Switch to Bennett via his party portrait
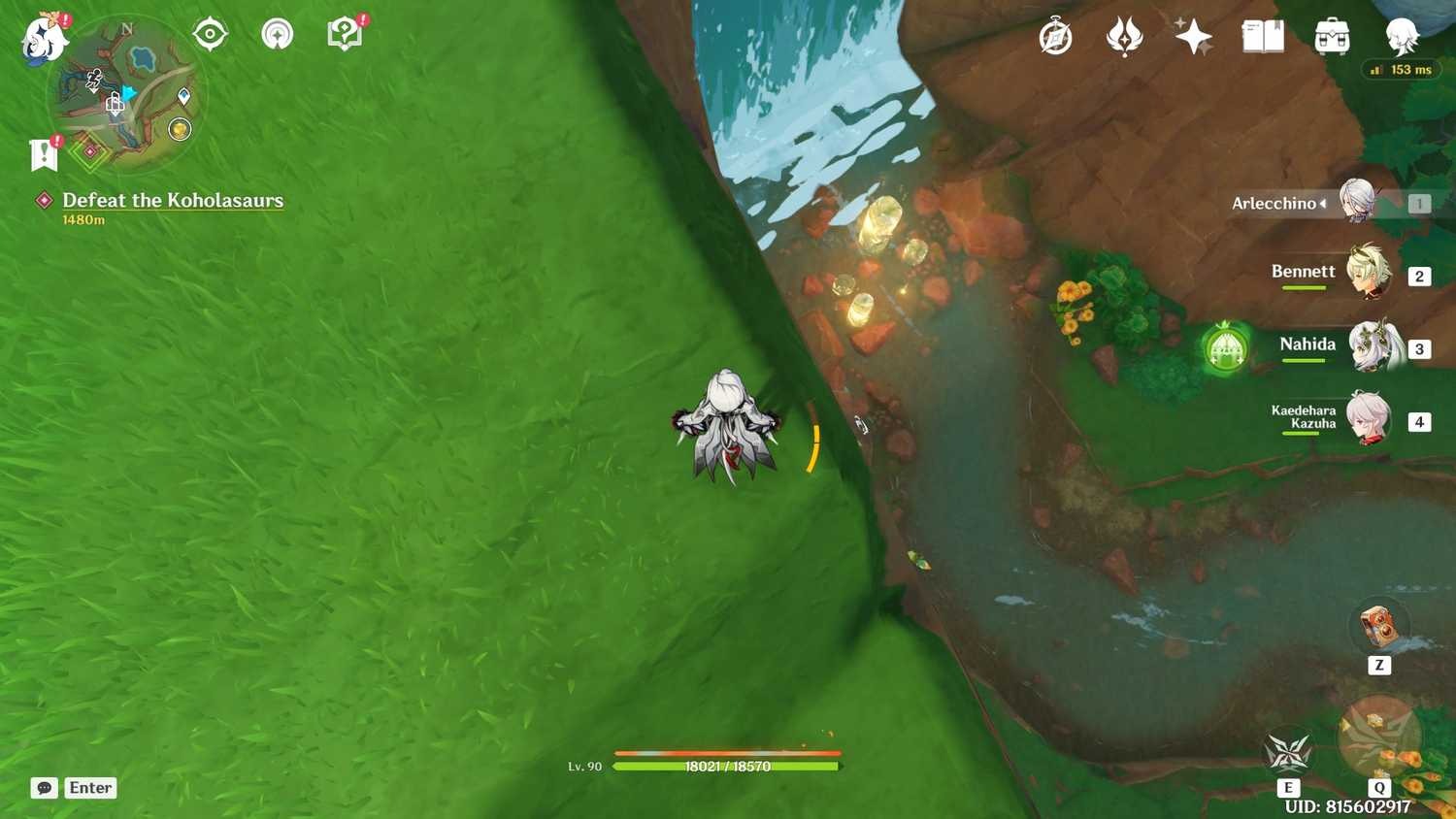This screenshot has width=1456, height=819. (x=1369, y=273)
